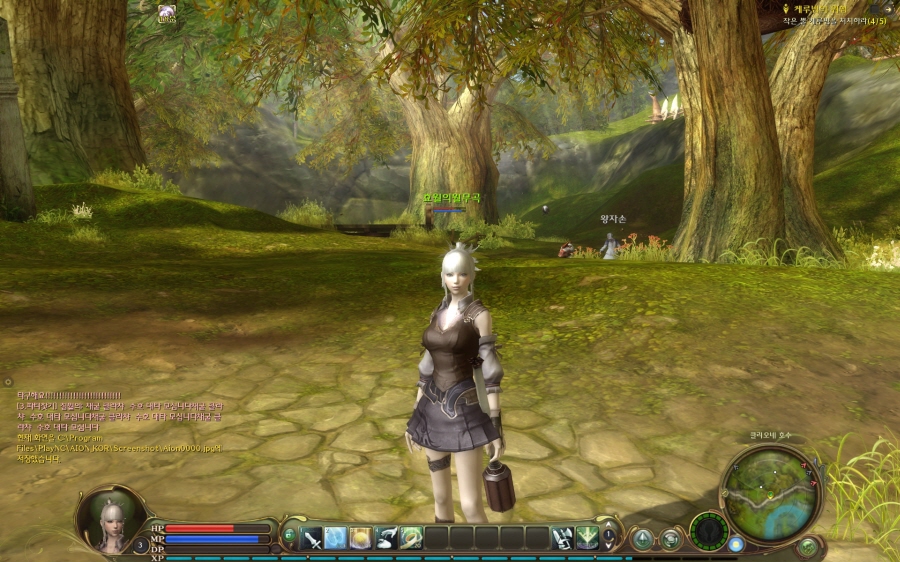This screenshot has height=562, width=900.
Task: Use the blue swirl skill in slot 2
Action: pyautogui.click(x=336, y=537)
